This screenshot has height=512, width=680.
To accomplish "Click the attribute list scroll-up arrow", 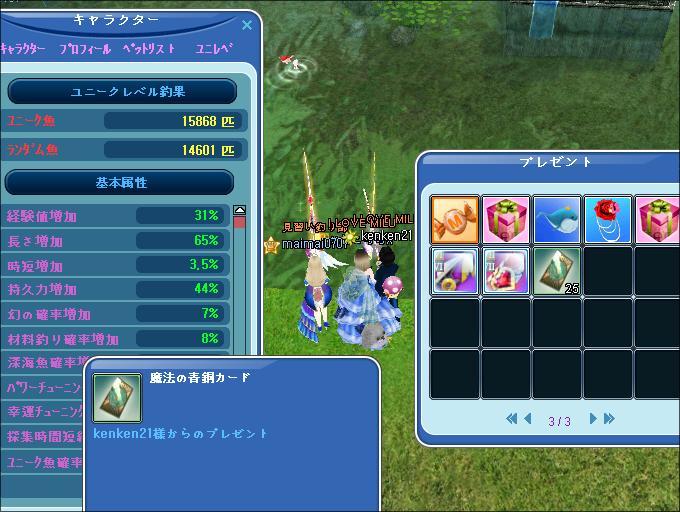I will pyautogui.click(x=239, y=211).
